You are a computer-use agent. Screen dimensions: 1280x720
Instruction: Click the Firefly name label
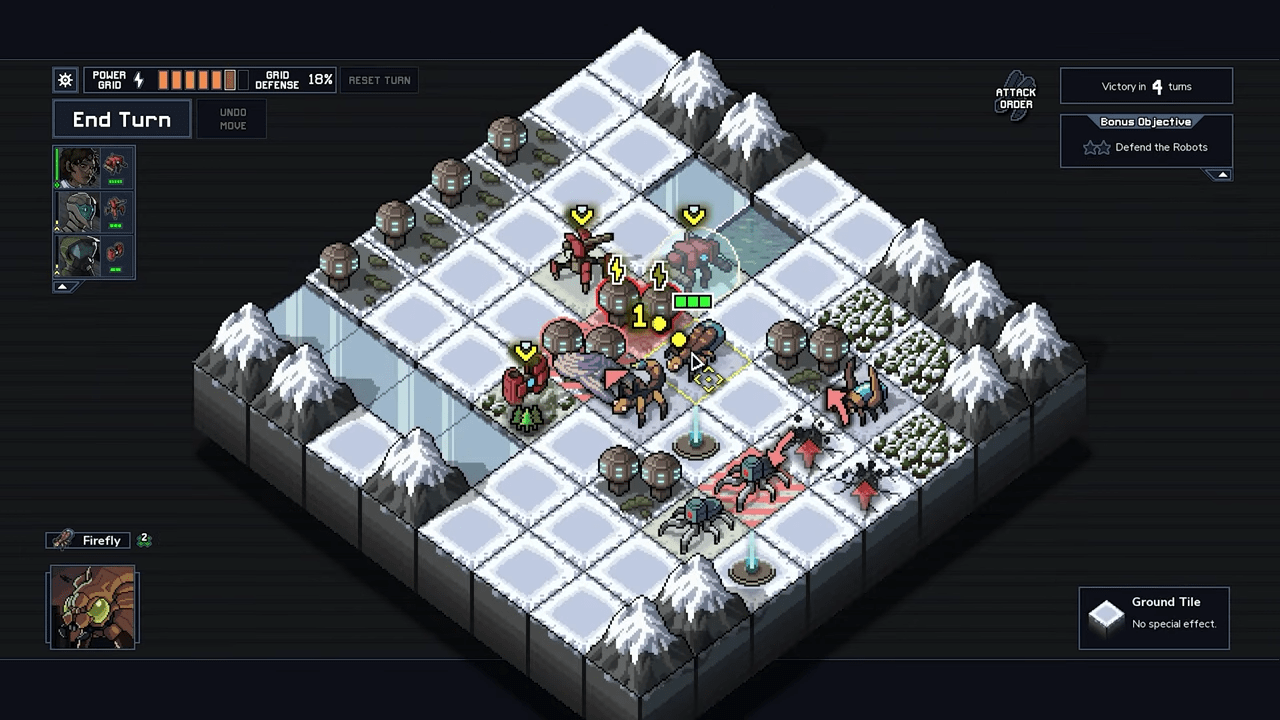point(100,540)
